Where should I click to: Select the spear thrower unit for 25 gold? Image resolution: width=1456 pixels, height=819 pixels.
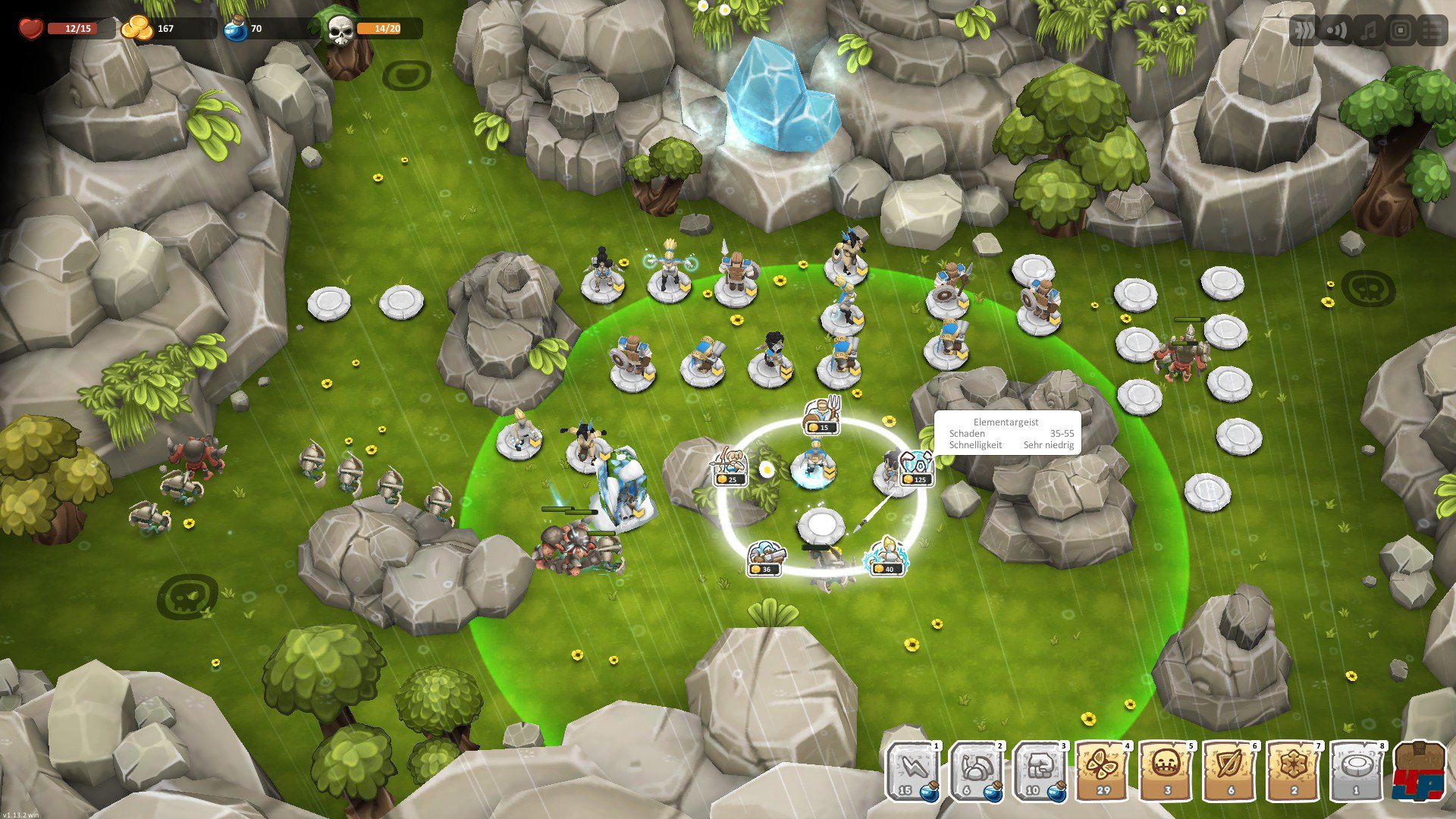point(730,466)
